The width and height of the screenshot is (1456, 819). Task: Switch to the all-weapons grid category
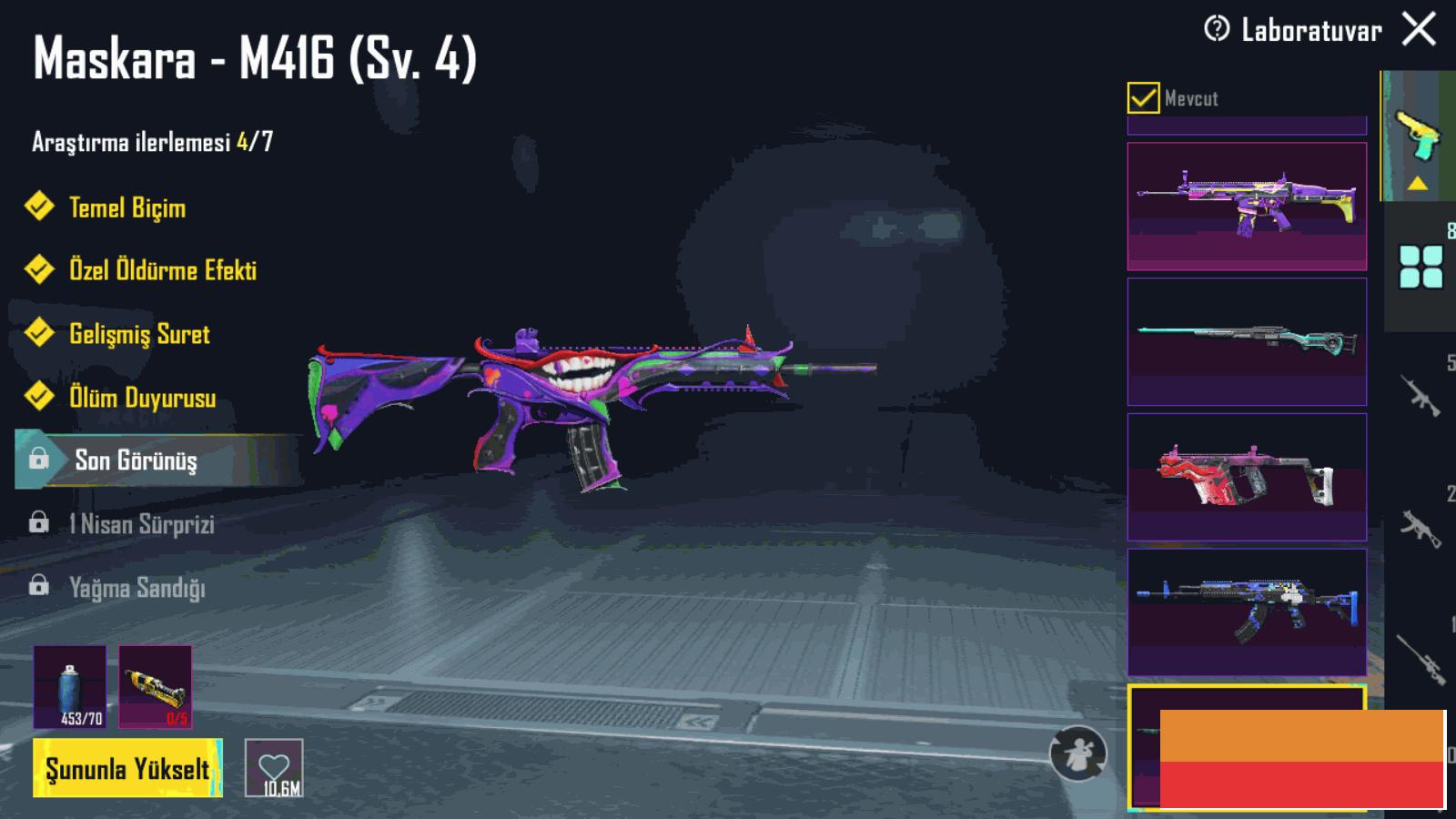point(1421,267)
